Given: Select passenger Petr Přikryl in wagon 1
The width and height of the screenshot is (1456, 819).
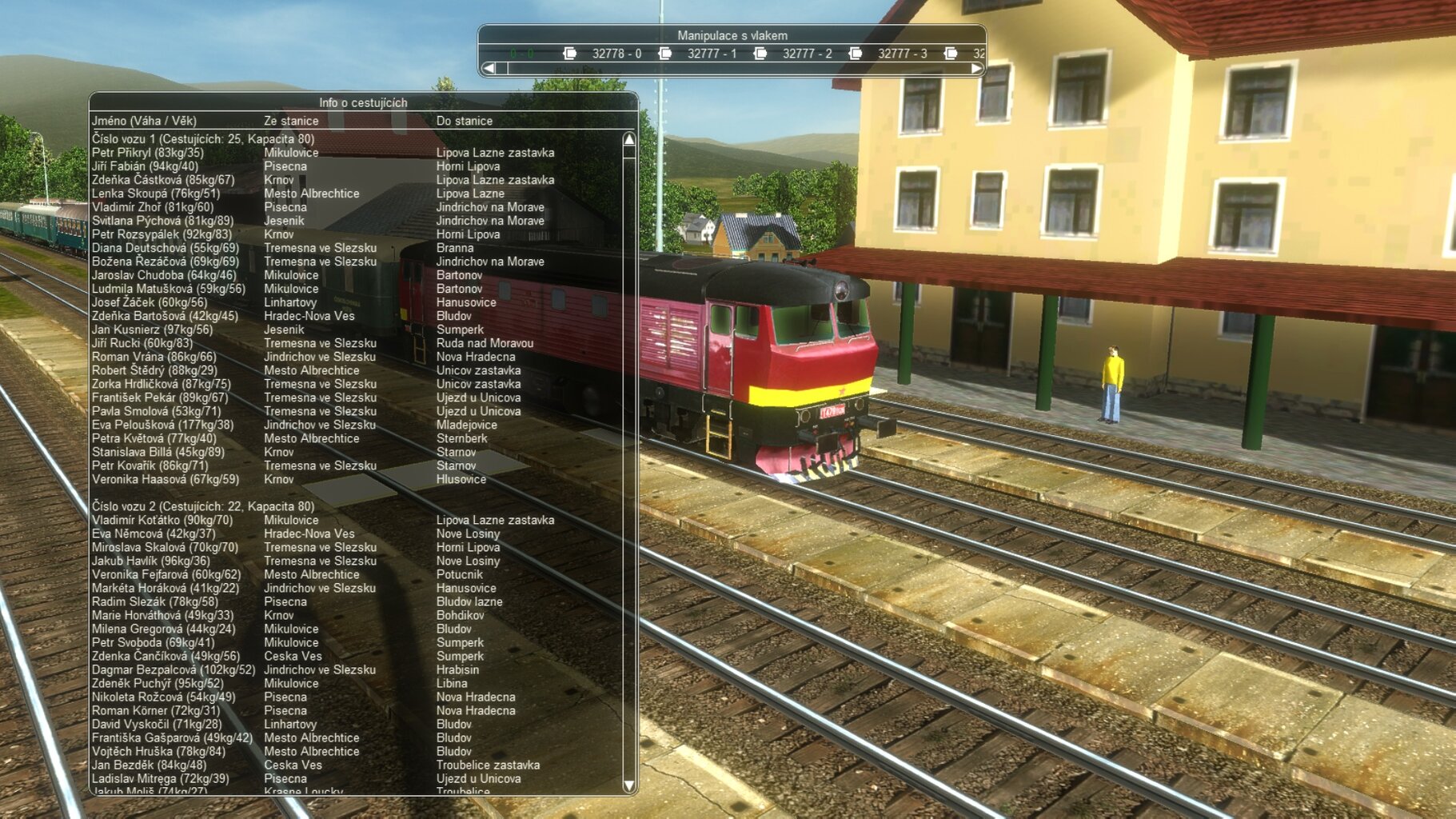Looking at the screenshot, I should tap(240, 152).
